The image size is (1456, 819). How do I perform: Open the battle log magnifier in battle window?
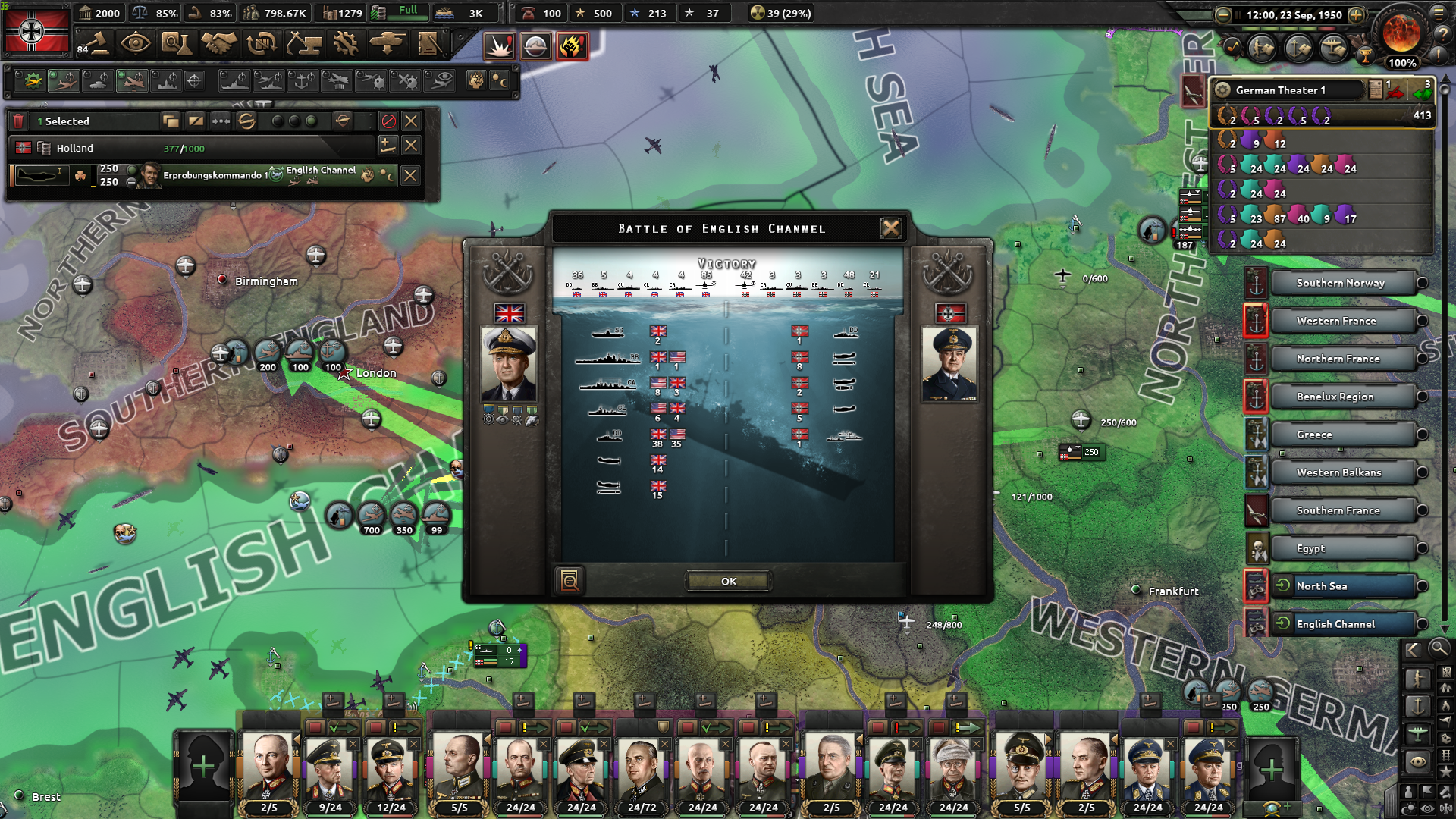570,580
